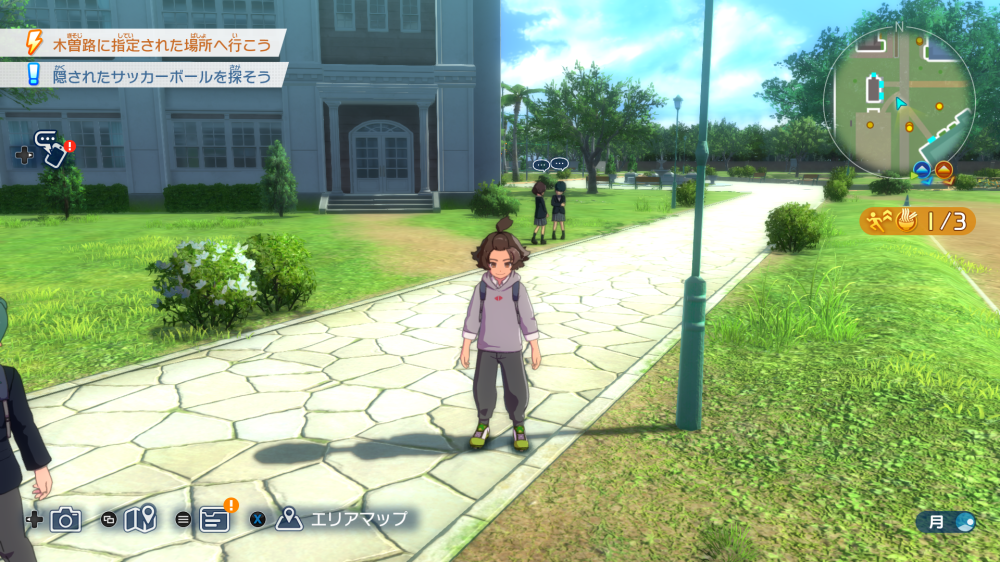This screenshot has width=1000, height=562.
Task: Select the orange lightning-bolt main quest objective
Action: pos(150,44)
